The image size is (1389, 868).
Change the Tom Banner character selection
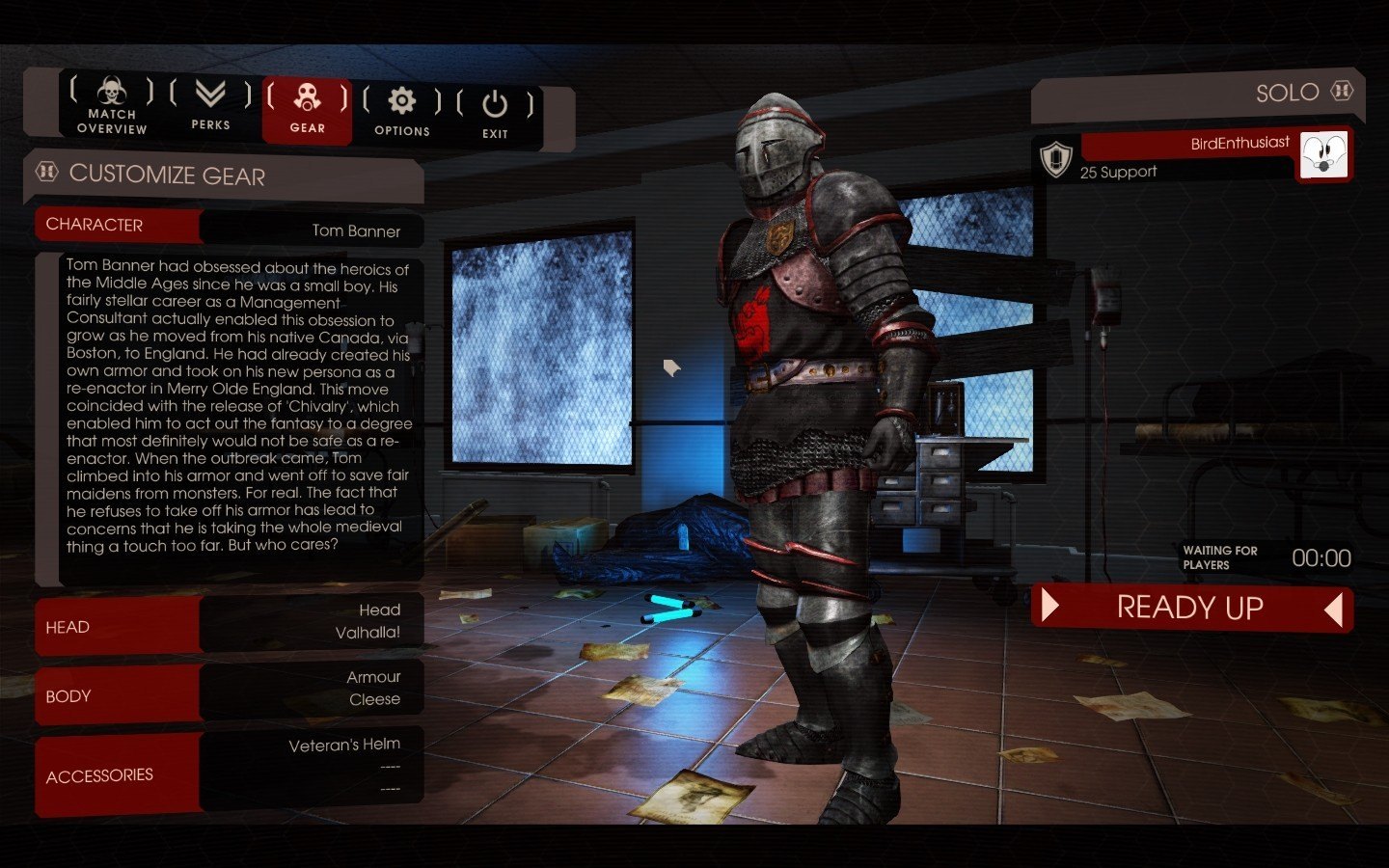pos(311,229)
